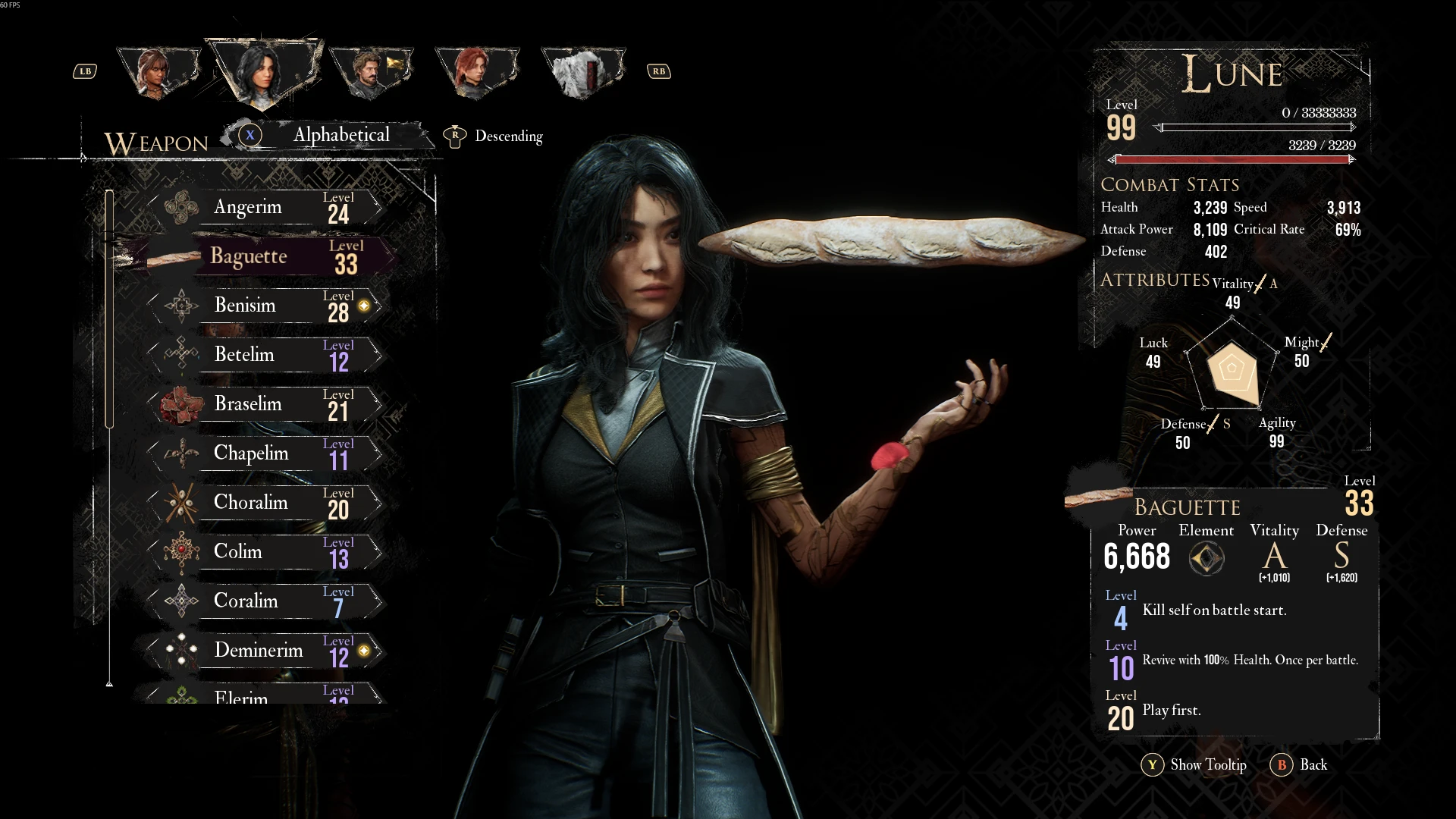Go Back from the weapon menu
Screen dimensions: 1456x819
click(x=1300, y=764)
